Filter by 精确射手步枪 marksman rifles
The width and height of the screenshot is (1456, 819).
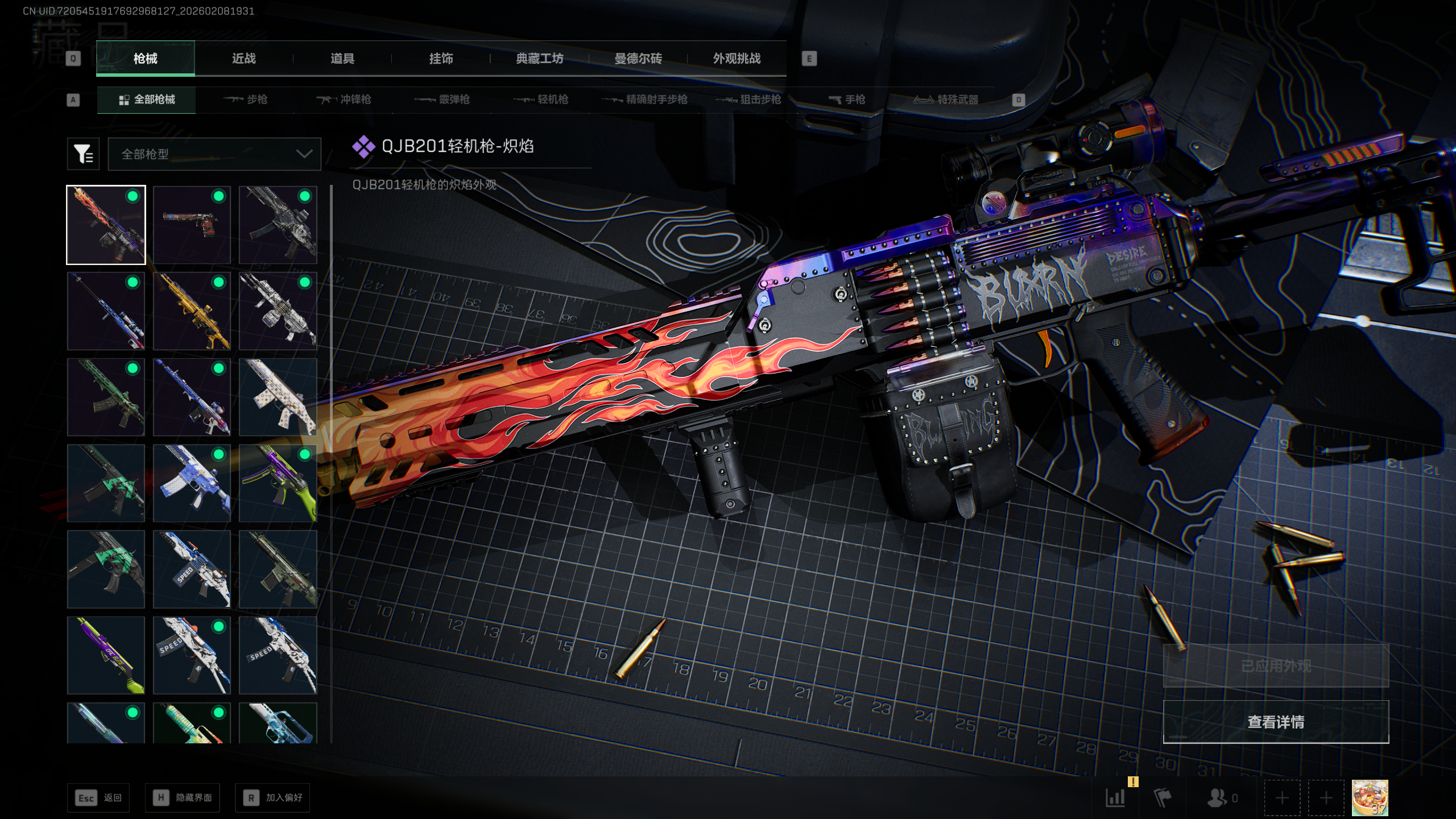click(644, 100)
